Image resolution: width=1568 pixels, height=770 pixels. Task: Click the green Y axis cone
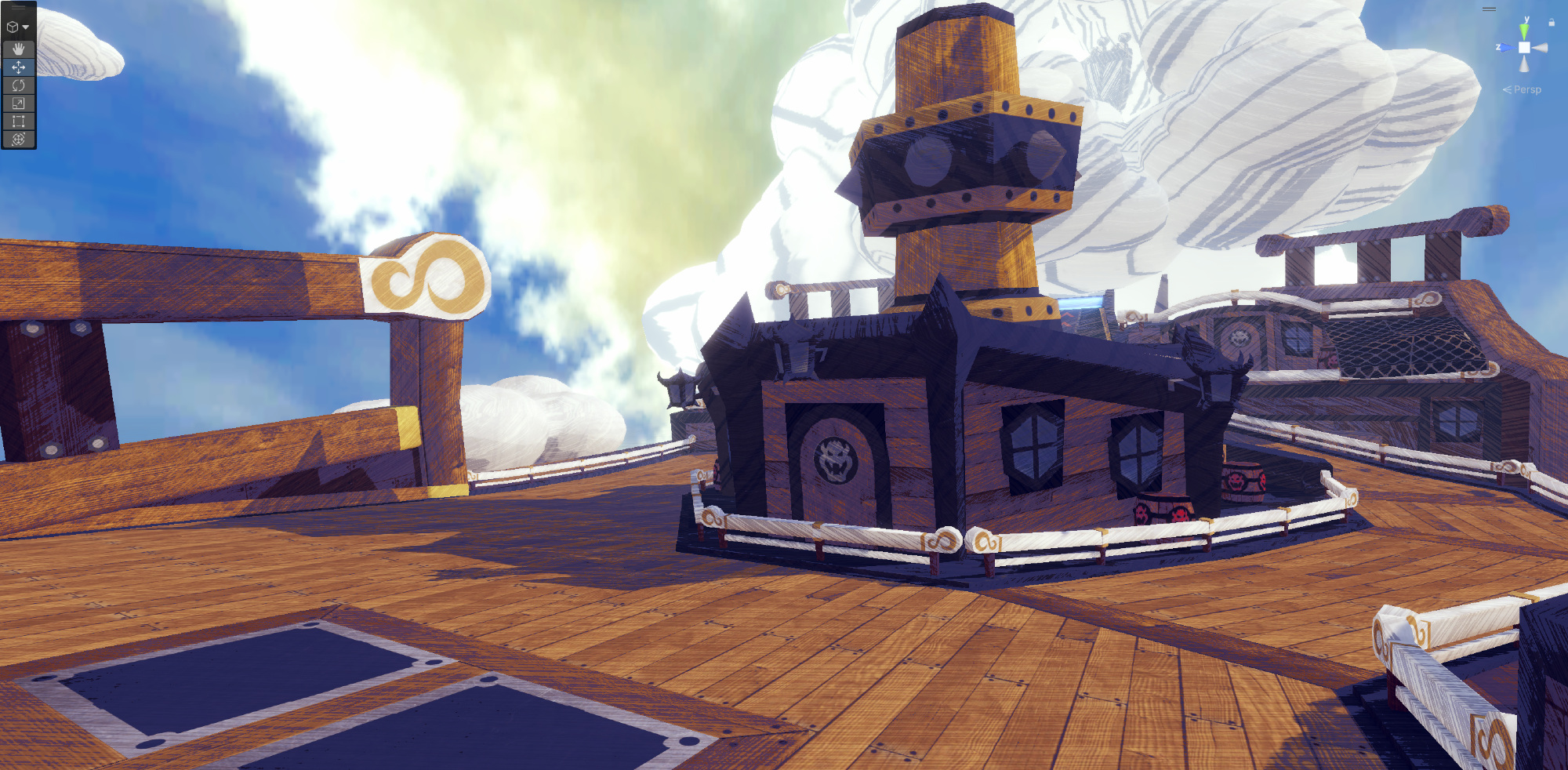(x=1524, y=31)
